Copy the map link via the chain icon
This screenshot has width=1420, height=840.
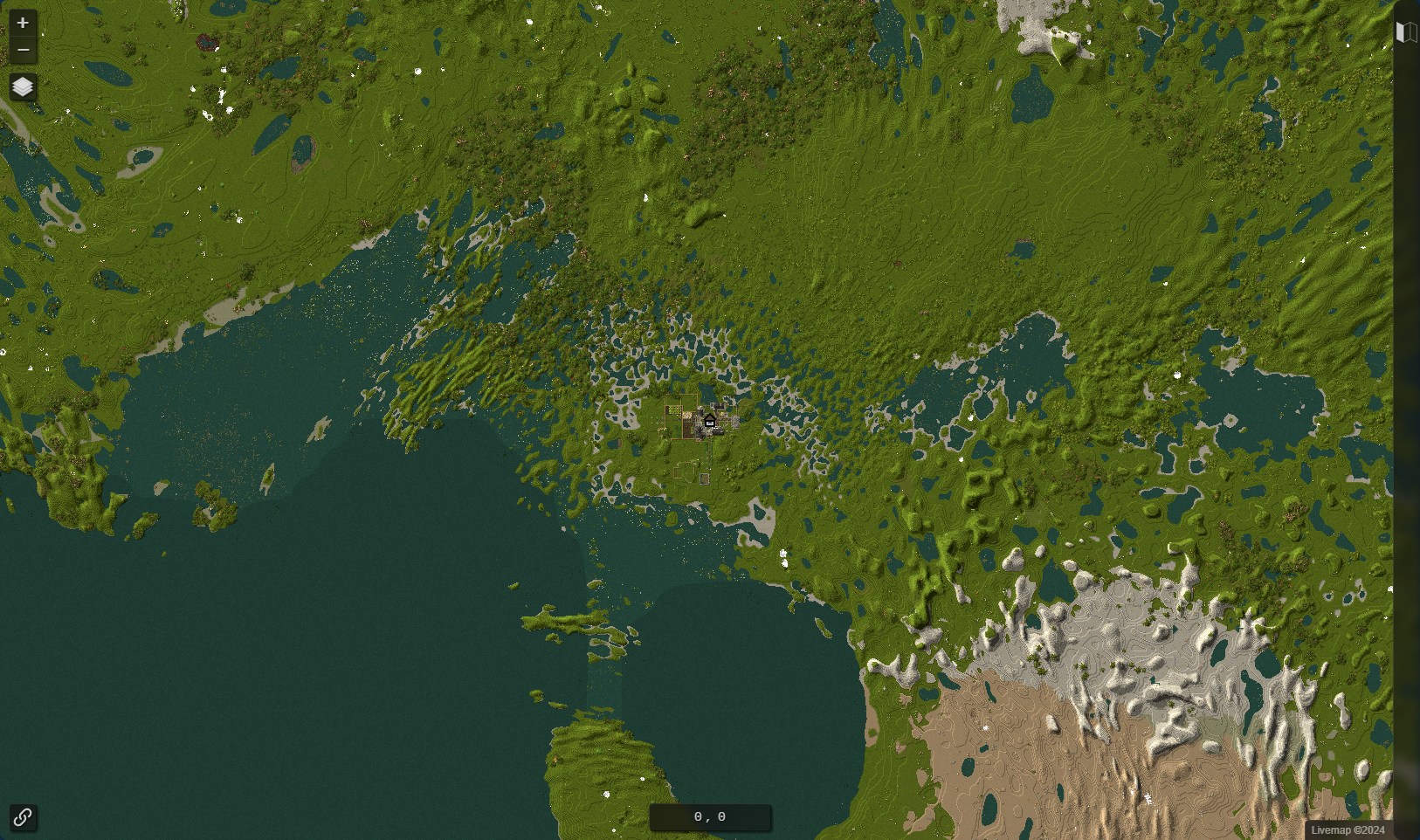coord(23,818)
